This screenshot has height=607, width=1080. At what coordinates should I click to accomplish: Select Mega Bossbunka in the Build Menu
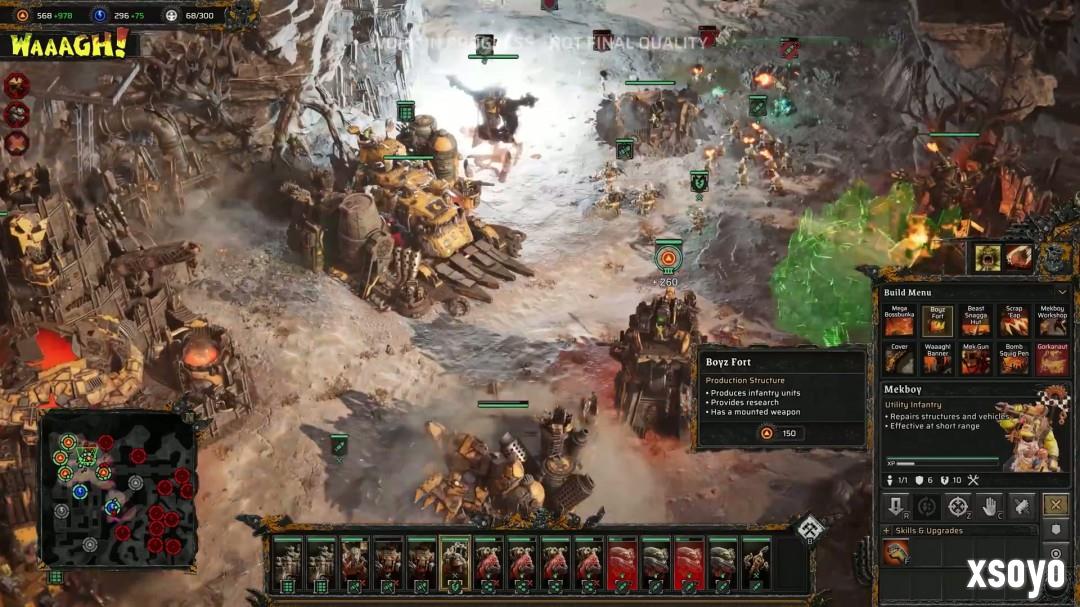click(x=899, y=320)
